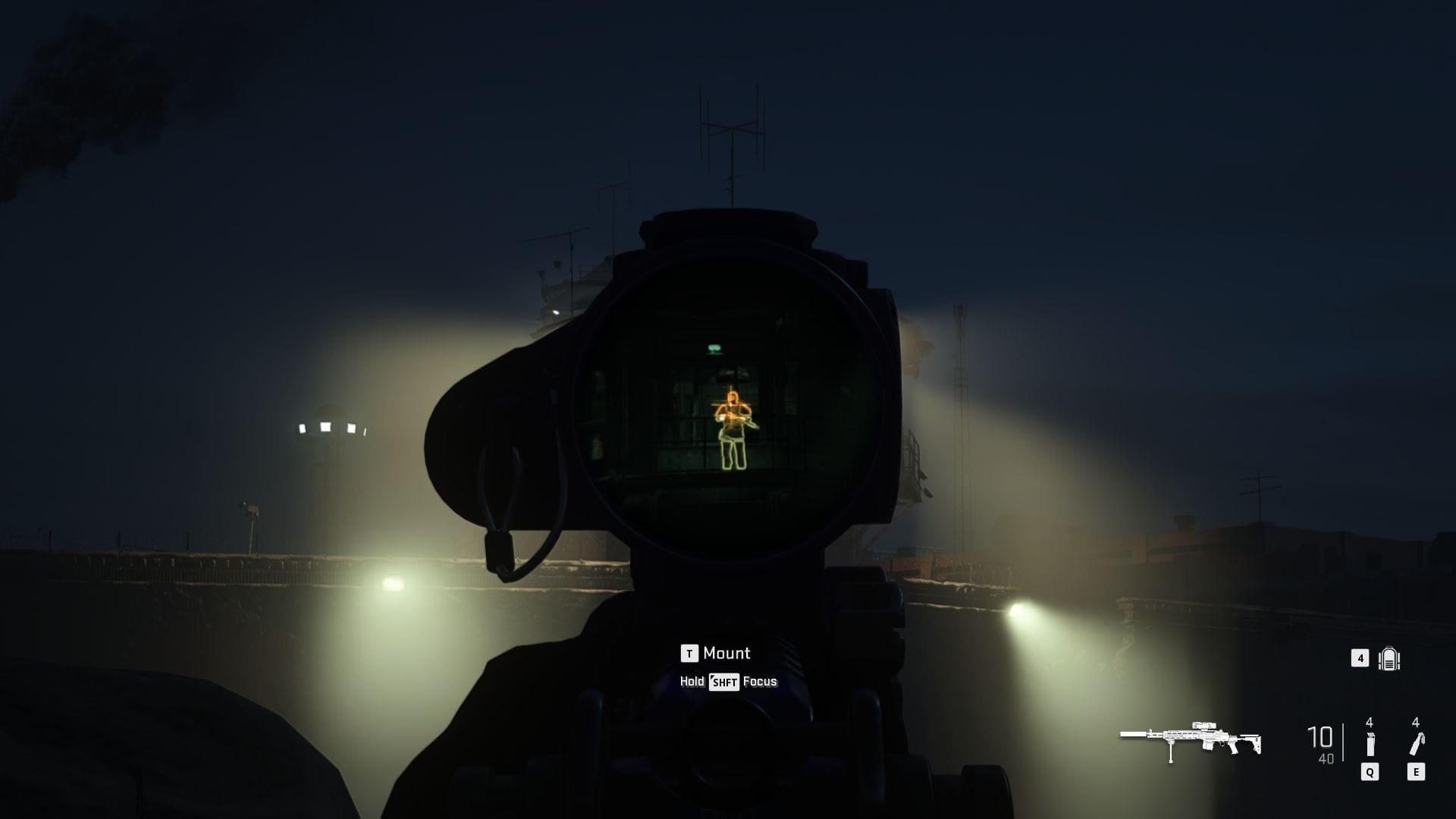
Task: Toggle the syringe count indicator showing 4
Action: click(x=1369, y=723)
